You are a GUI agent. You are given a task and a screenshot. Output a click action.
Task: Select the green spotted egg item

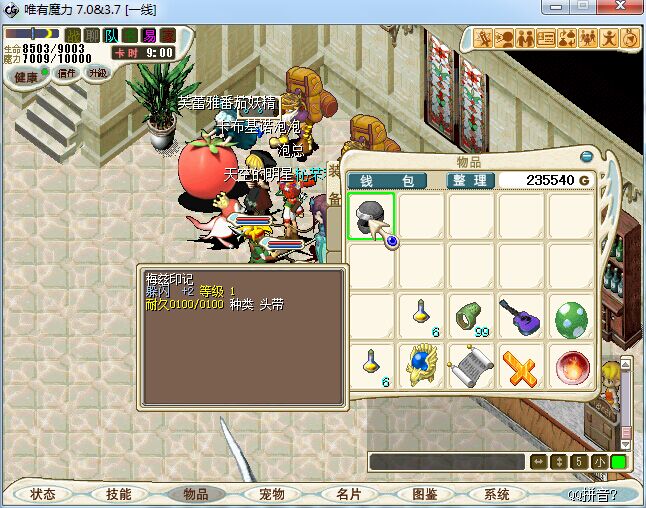571,318
